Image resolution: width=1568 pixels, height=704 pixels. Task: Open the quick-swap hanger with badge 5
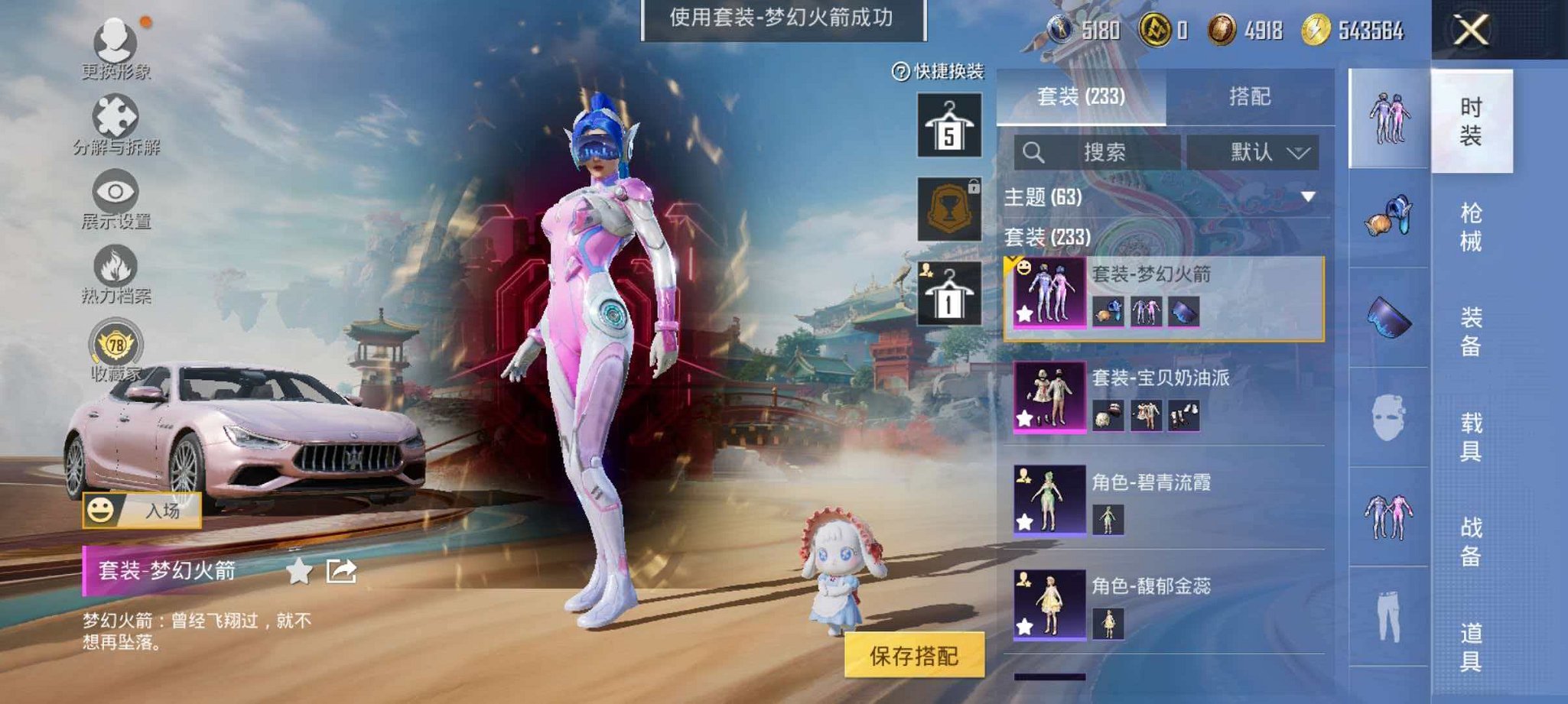(948, 126)
